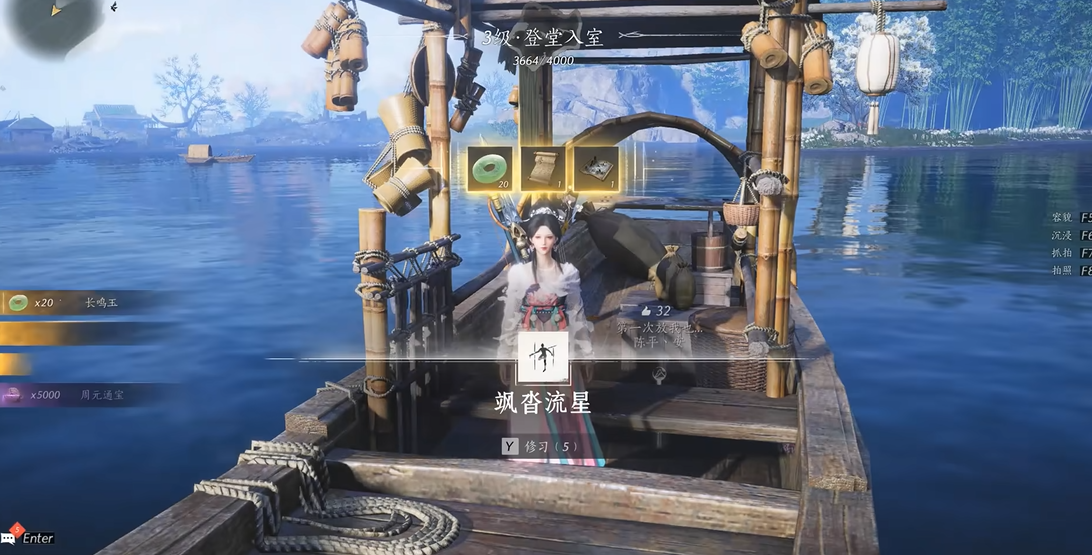Select the green jade ring reward slot

pos(489,168)
